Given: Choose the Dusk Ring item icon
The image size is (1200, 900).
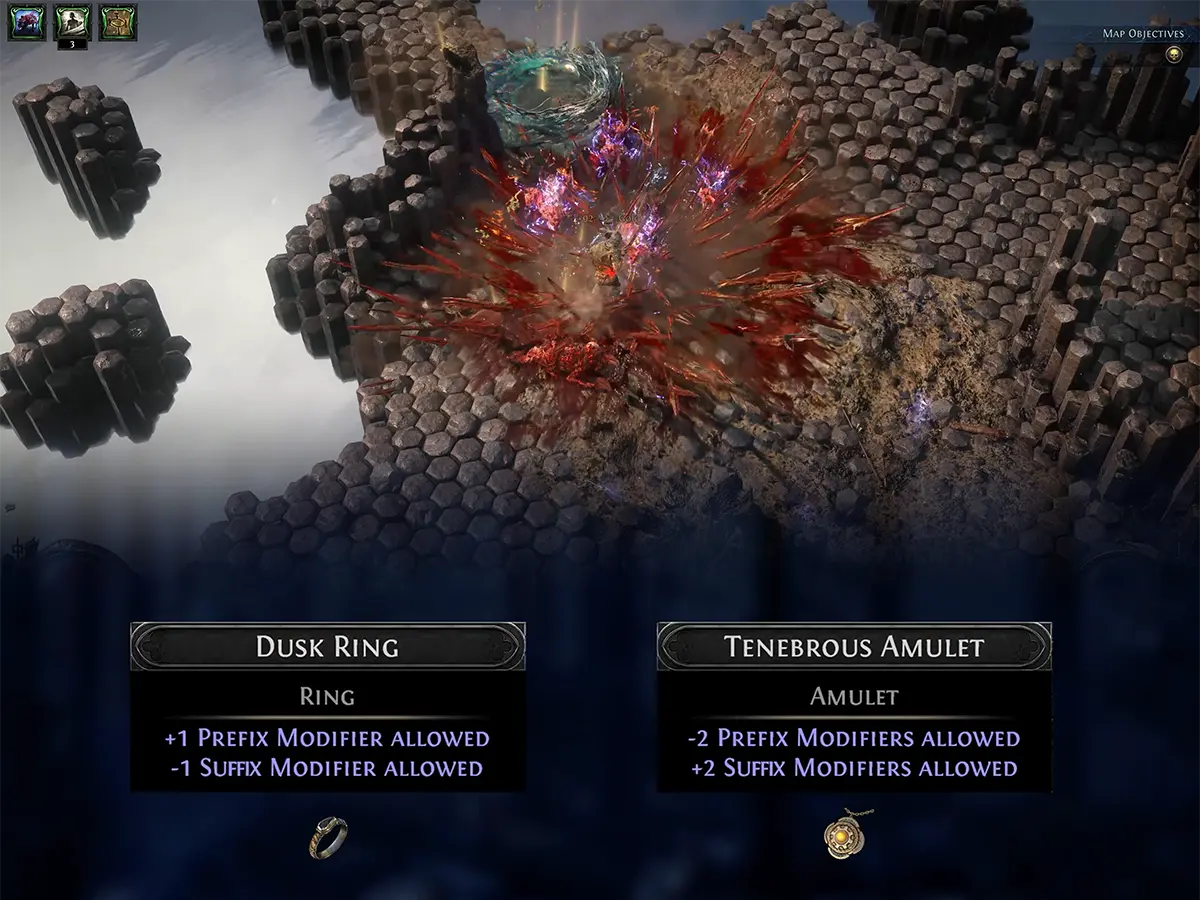Looking at the screenshot, I should pyautogui.click(x=328, y=837).
